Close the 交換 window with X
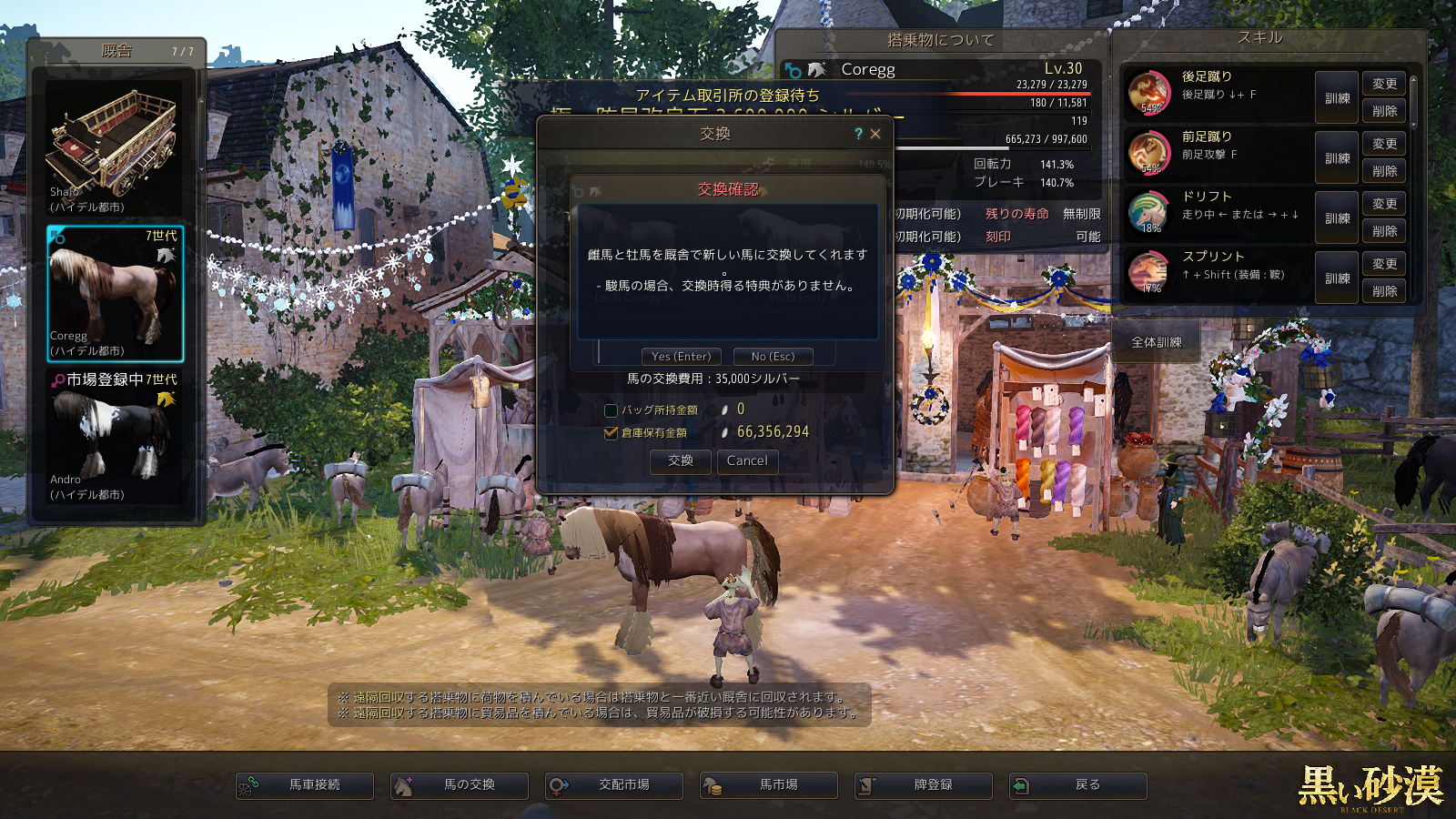This screenshot has height=819, width=1456. tap(875, 134)
